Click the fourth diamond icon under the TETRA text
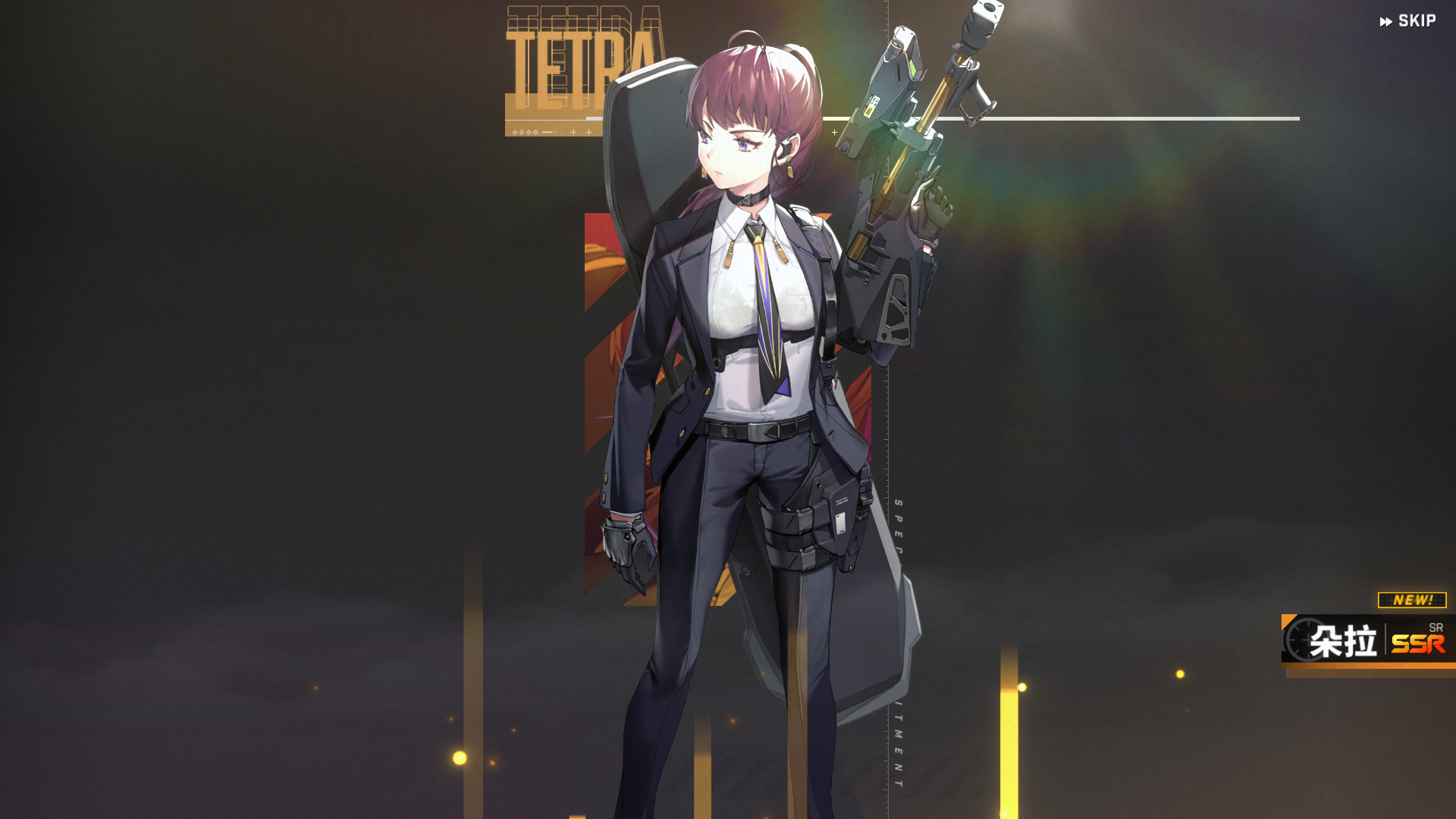The image size is (1456, 819). [535, 131]
